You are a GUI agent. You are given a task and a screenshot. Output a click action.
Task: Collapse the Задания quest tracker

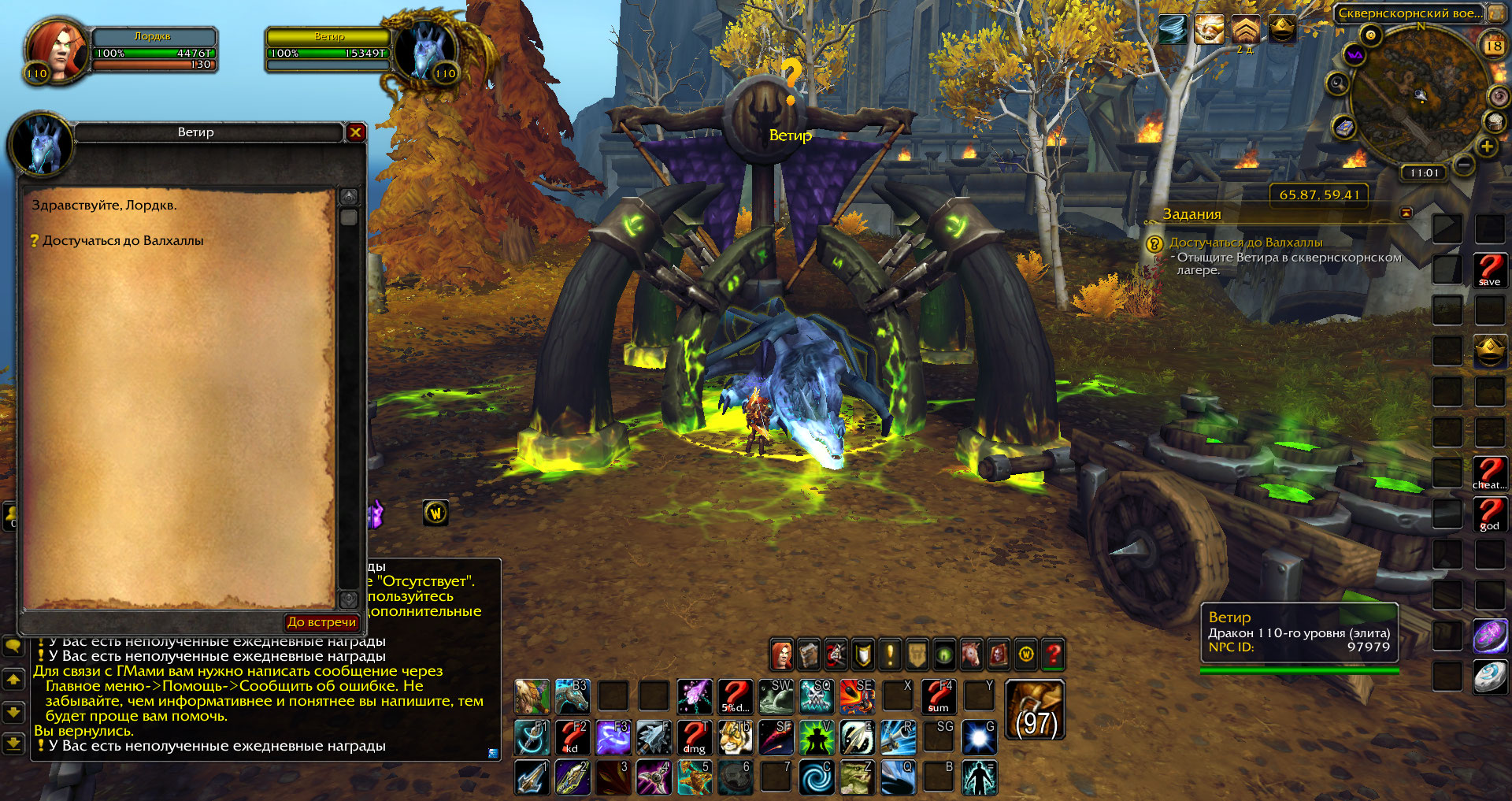click(x=1406, y=213)
